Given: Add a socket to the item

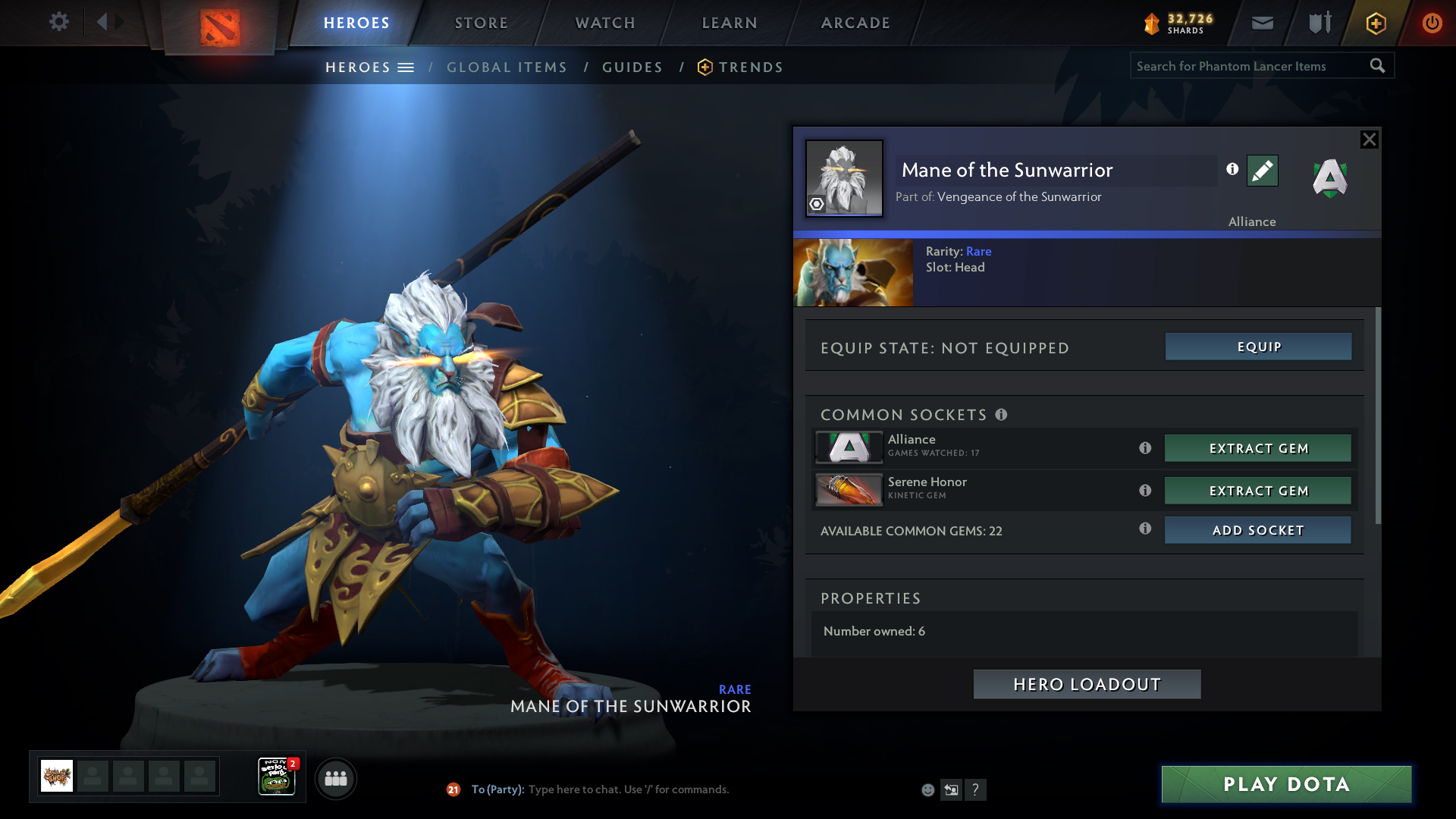Looking at the screenshot, I should coord(1257,530).
